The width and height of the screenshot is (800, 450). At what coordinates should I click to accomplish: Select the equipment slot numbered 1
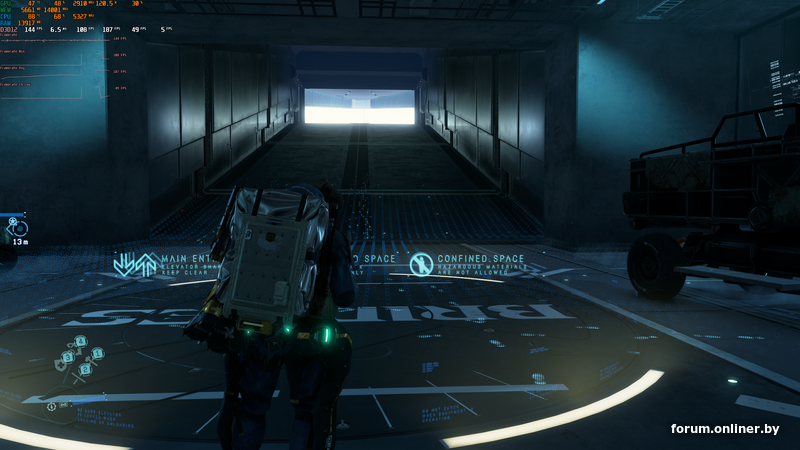[98, 353]
